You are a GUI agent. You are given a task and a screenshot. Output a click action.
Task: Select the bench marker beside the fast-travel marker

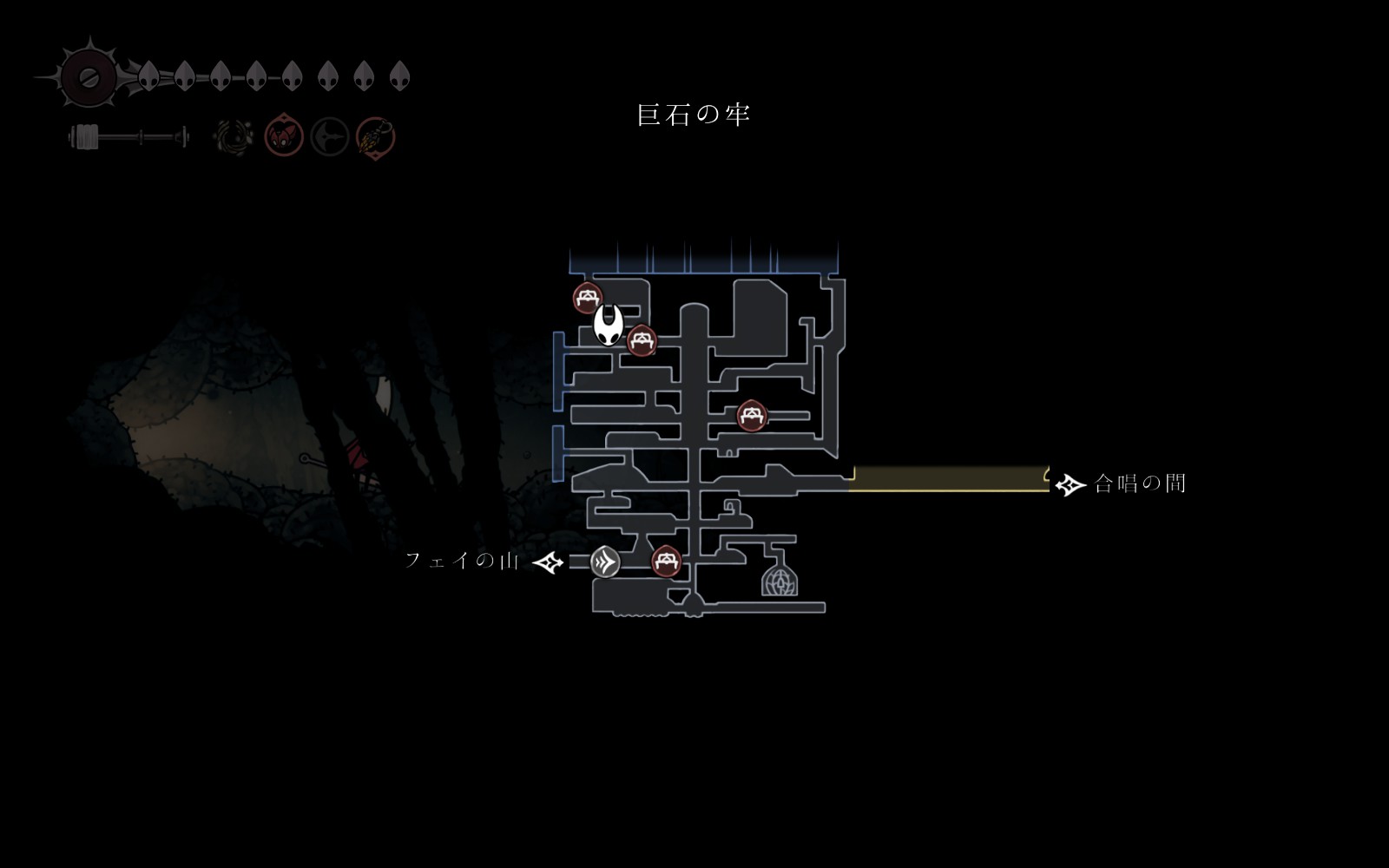[x=666, y=561]
